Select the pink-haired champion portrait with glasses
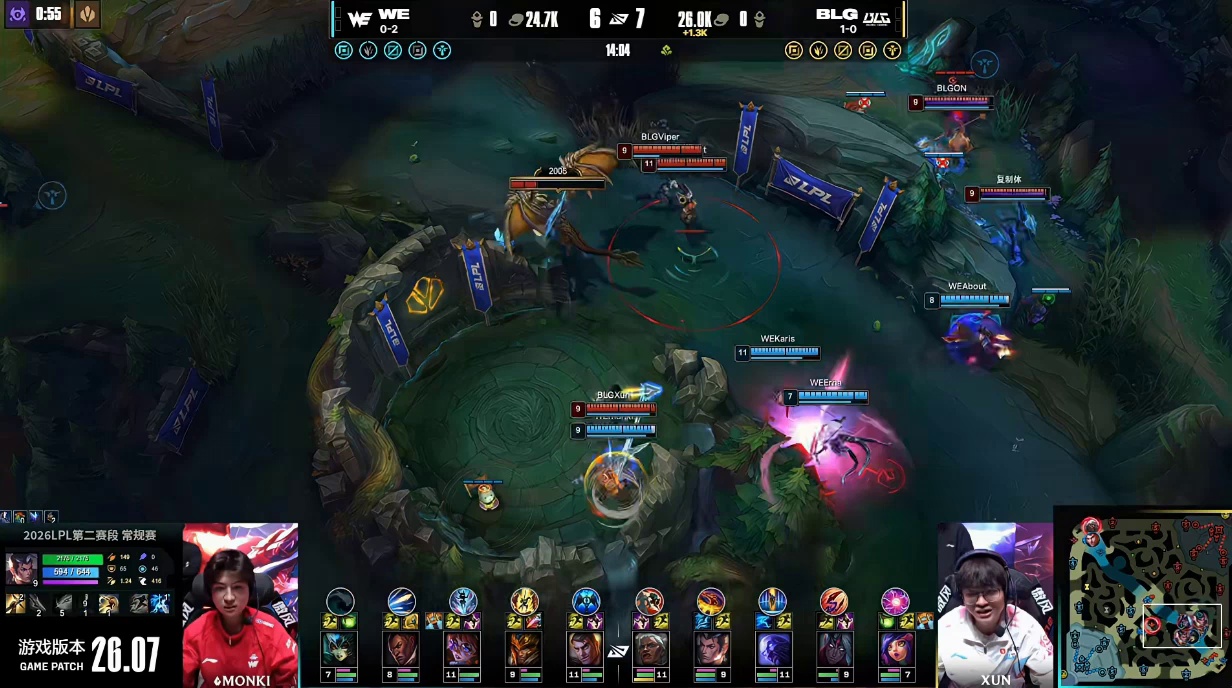 point(462,649)
